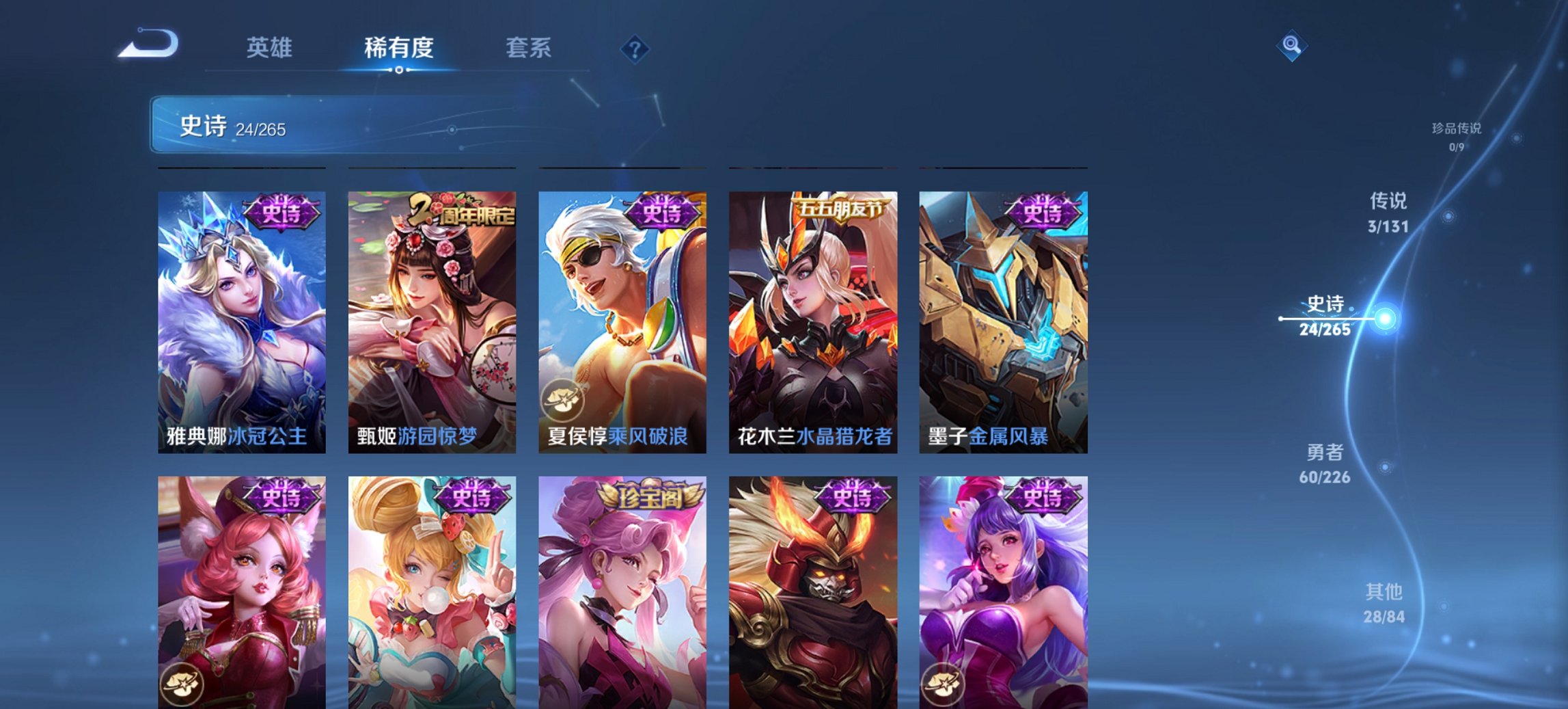Open the help question mark icon
The width and height of the screenshot is (1568, 709).
(x=635, y=48)
